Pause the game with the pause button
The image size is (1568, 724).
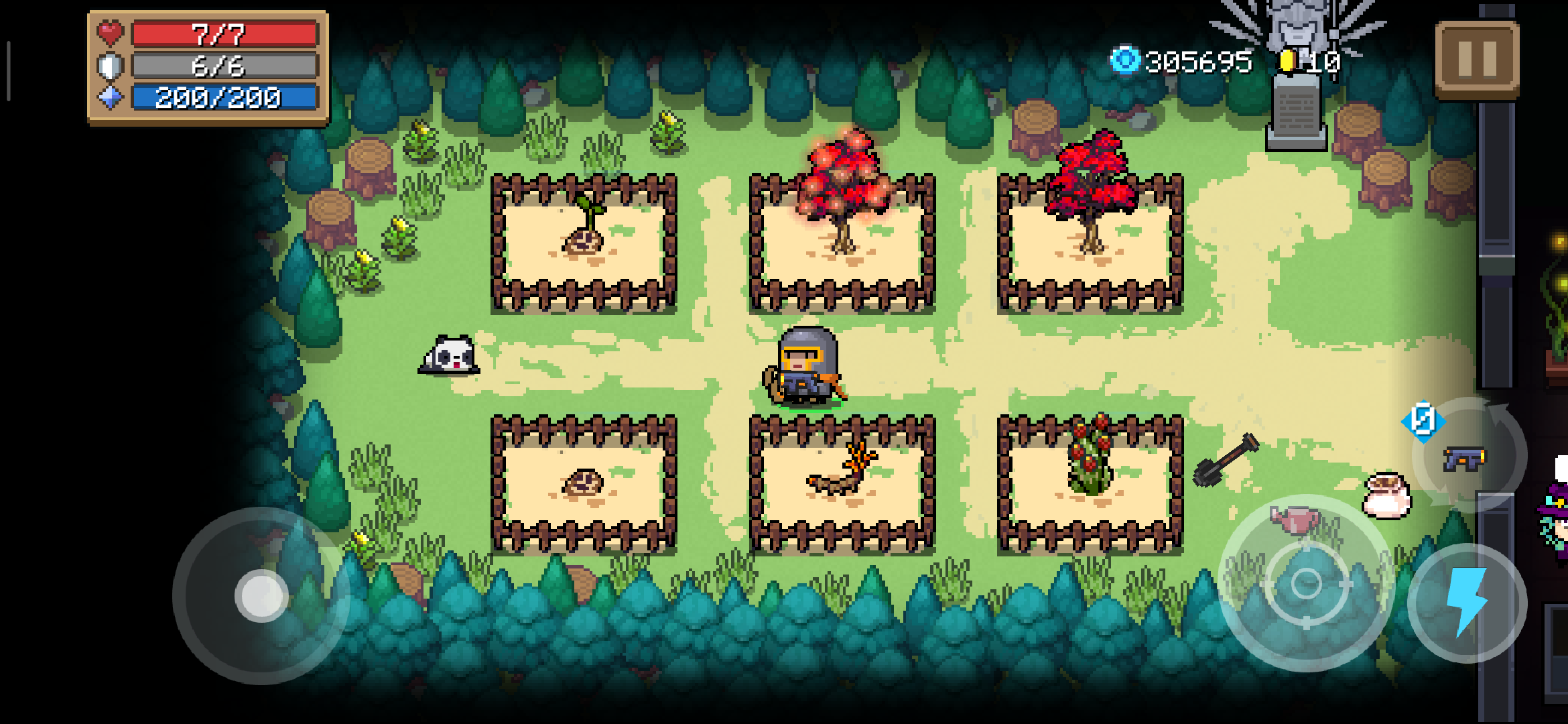click(x=1477, y=59)
